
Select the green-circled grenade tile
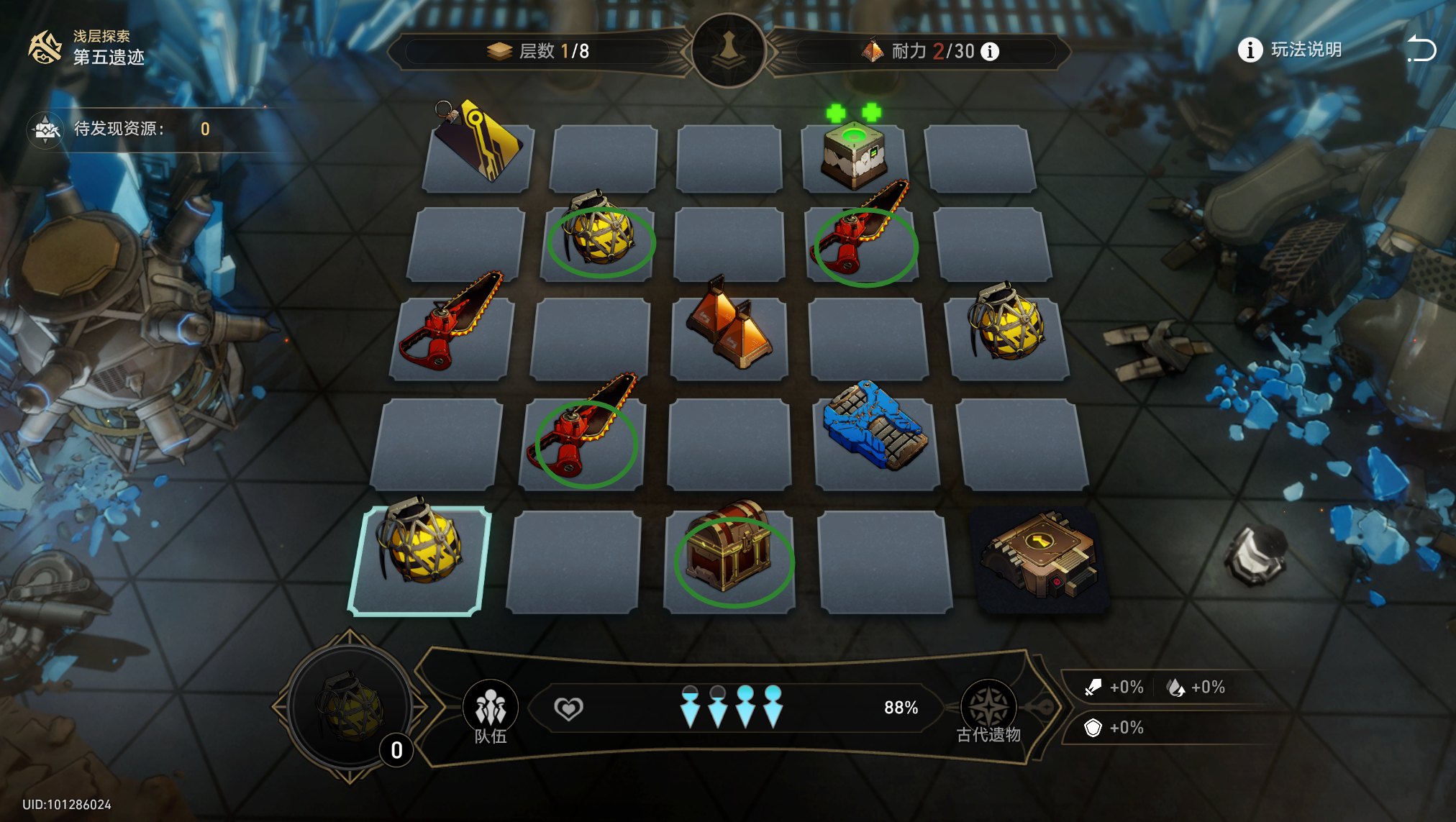click(x=600, y=239)
